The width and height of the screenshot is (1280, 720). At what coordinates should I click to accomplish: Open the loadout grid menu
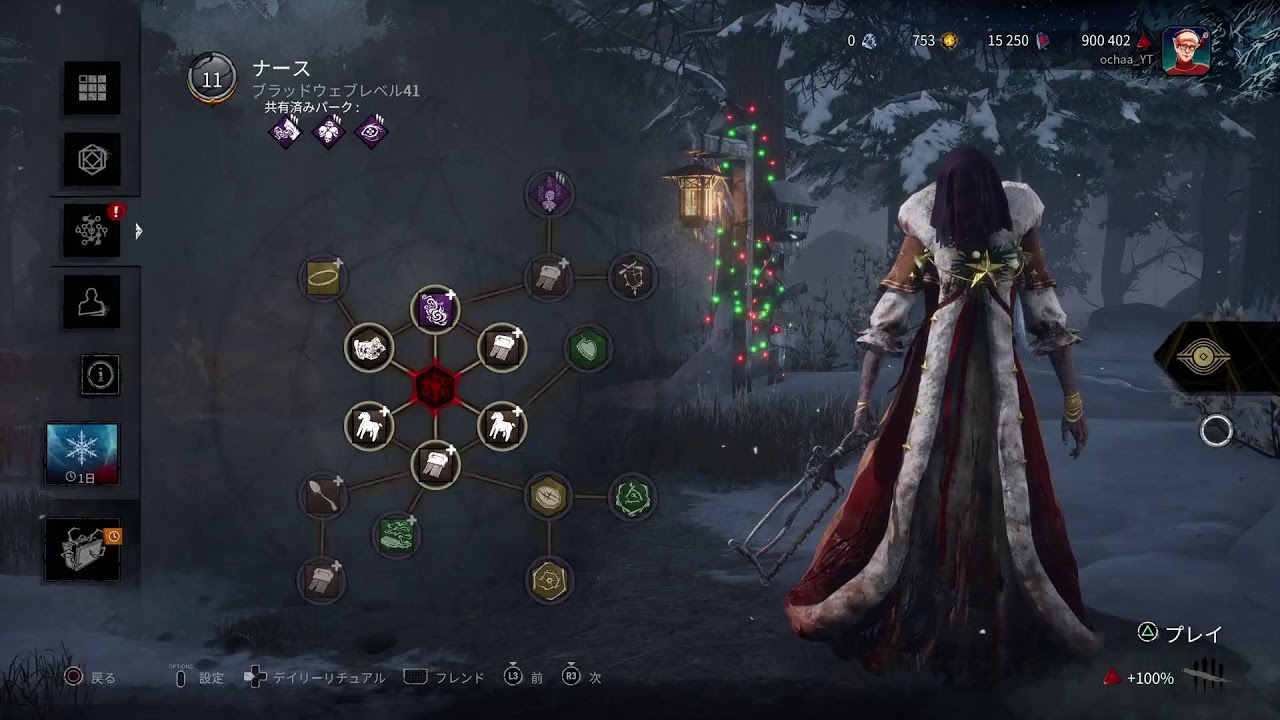[x=92, y=88]
